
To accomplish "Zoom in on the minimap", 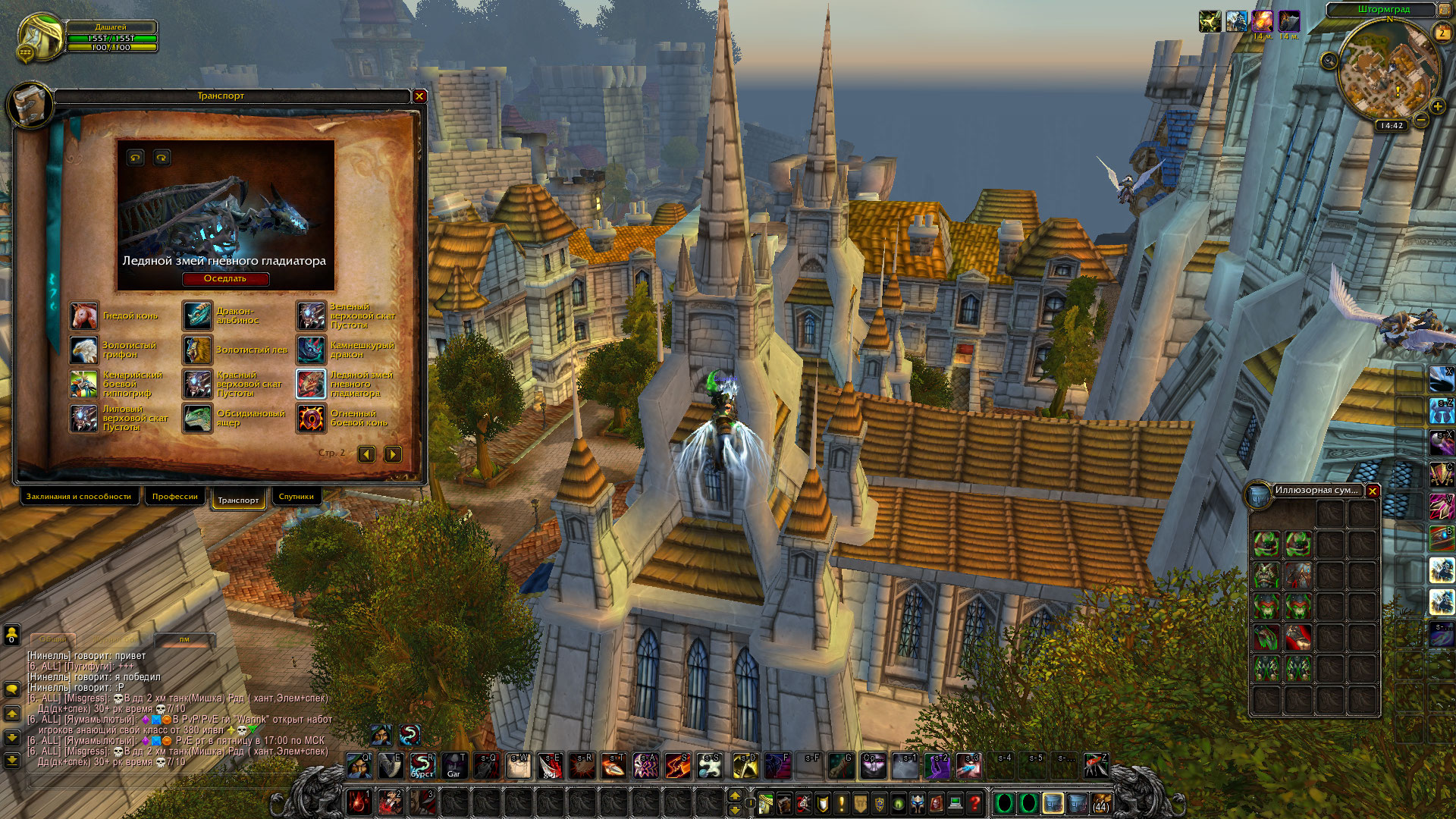I will pos(1438,106).
